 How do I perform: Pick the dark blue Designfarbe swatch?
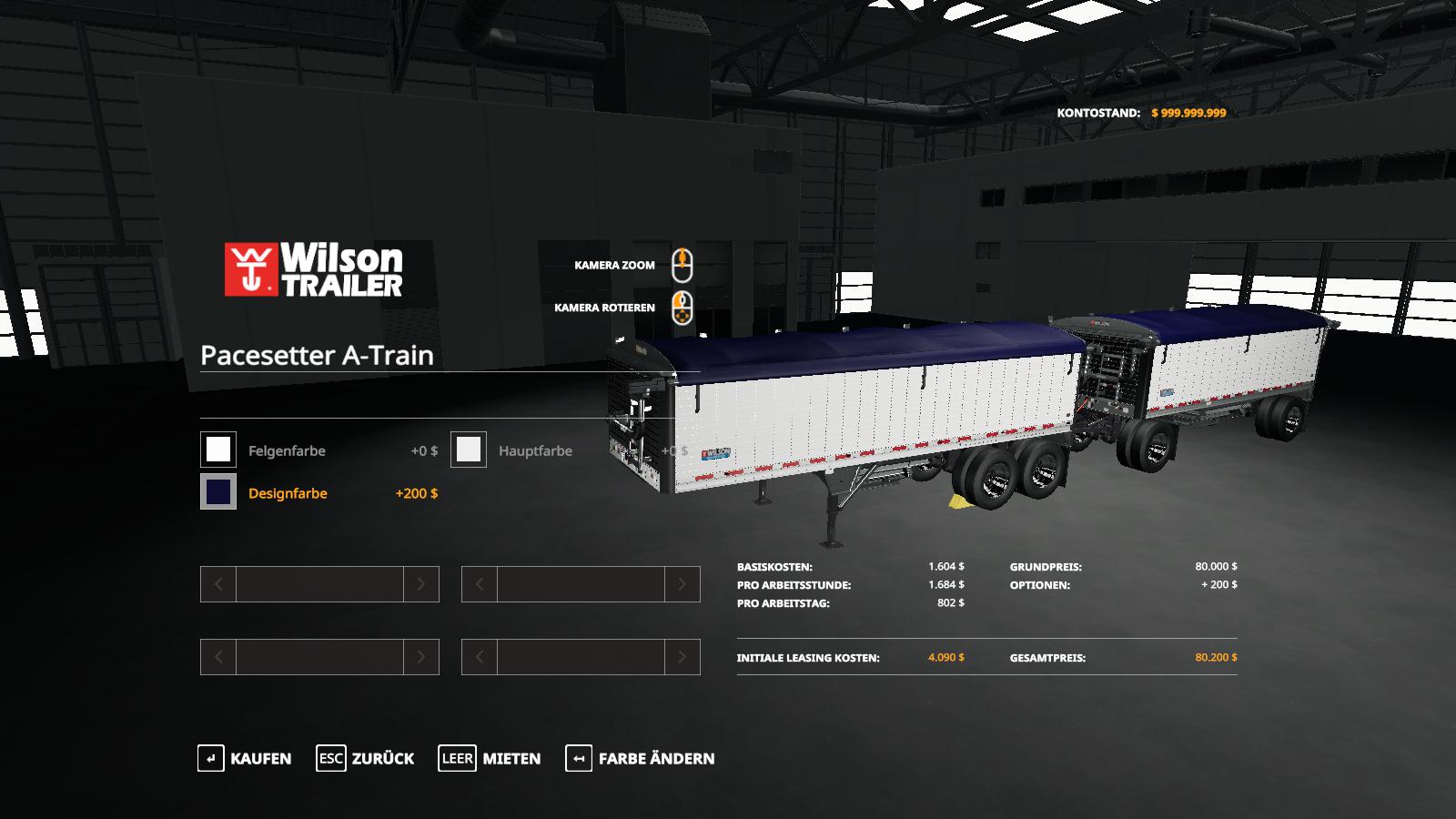pyautogui.click(x=218, y=492)
